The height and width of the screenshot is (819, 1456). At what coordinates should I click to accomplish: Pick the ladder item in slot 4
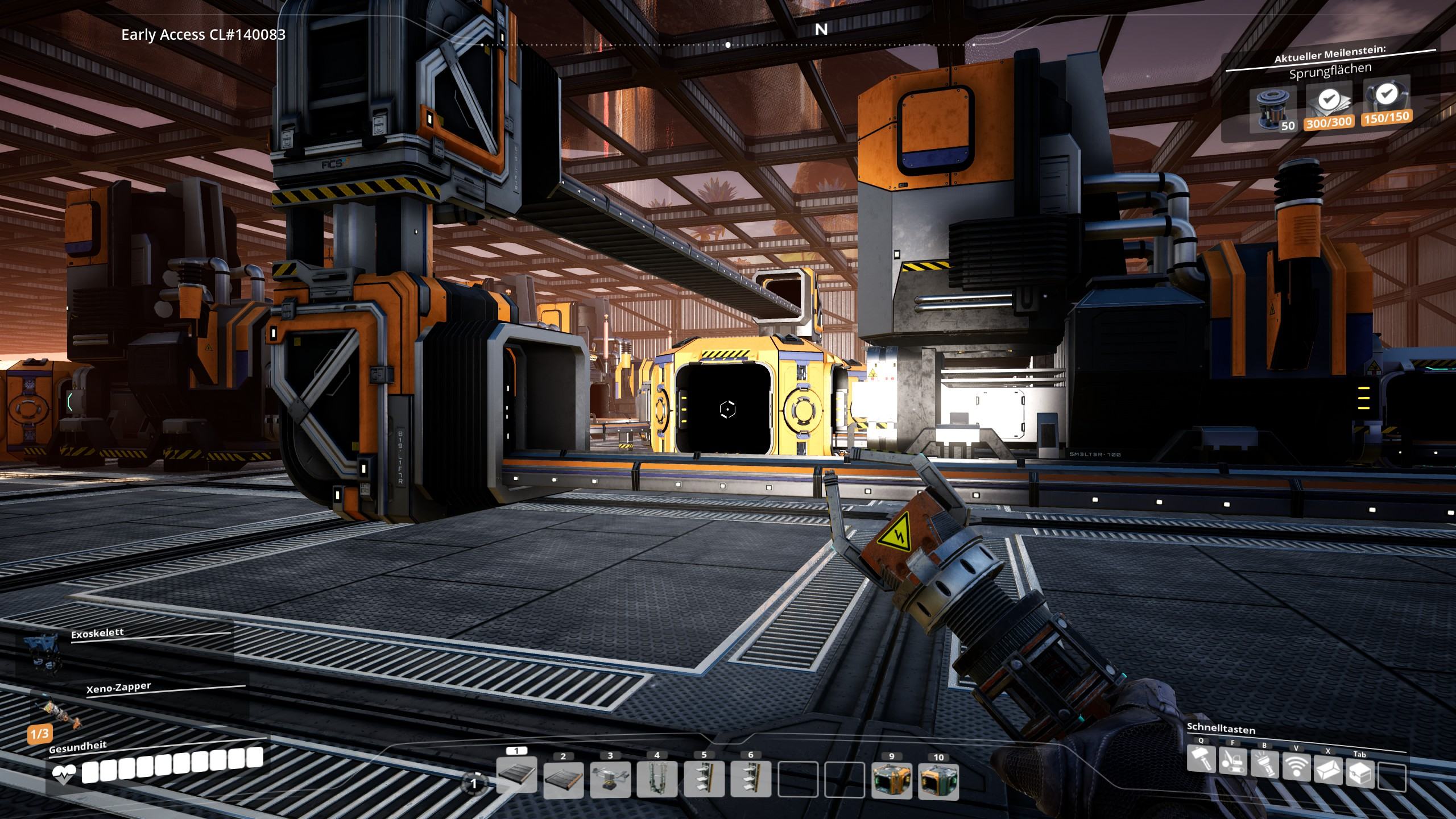pos(657,780)
